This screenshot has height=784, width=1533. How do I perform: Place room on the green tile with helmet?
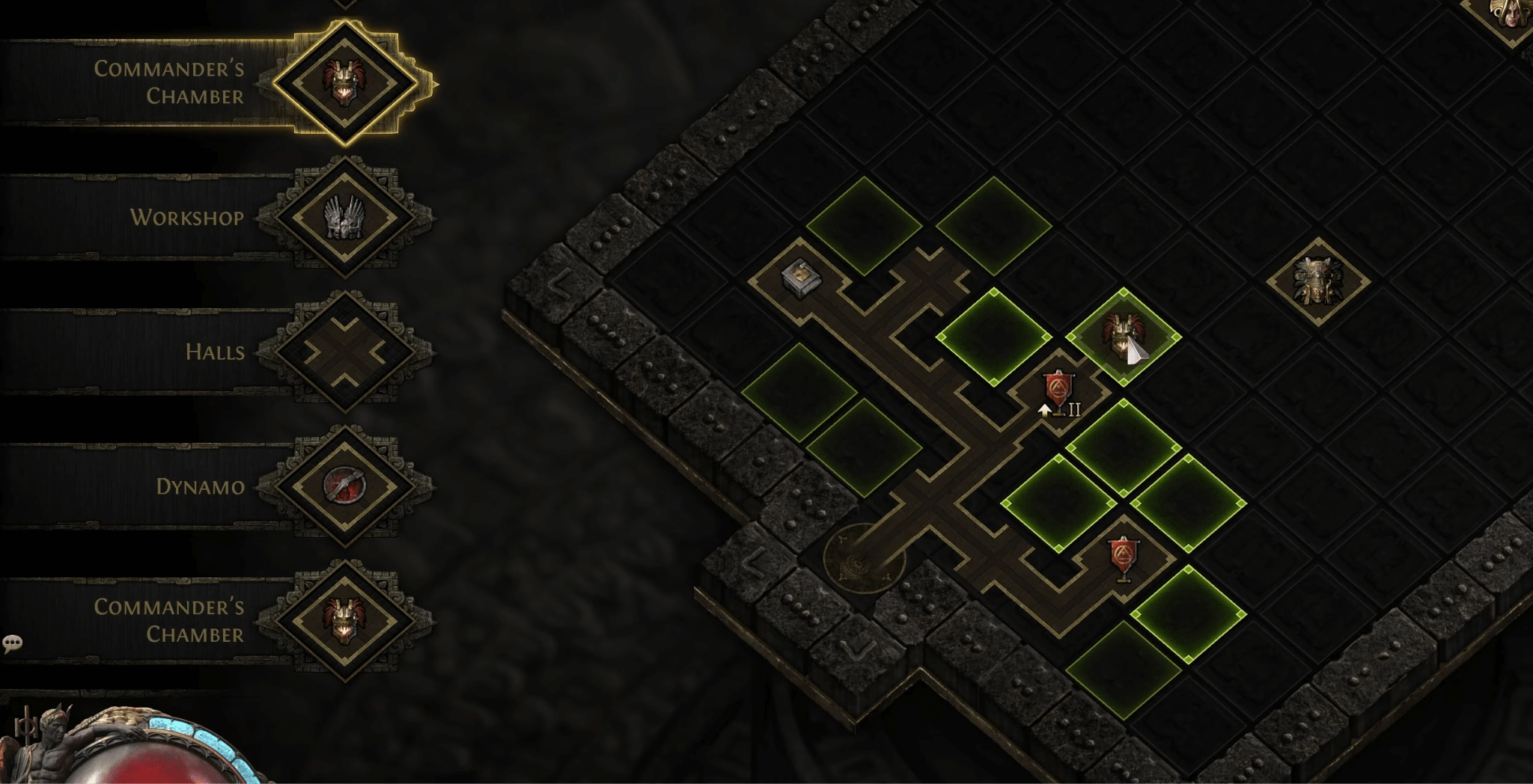click(1123, 337)
